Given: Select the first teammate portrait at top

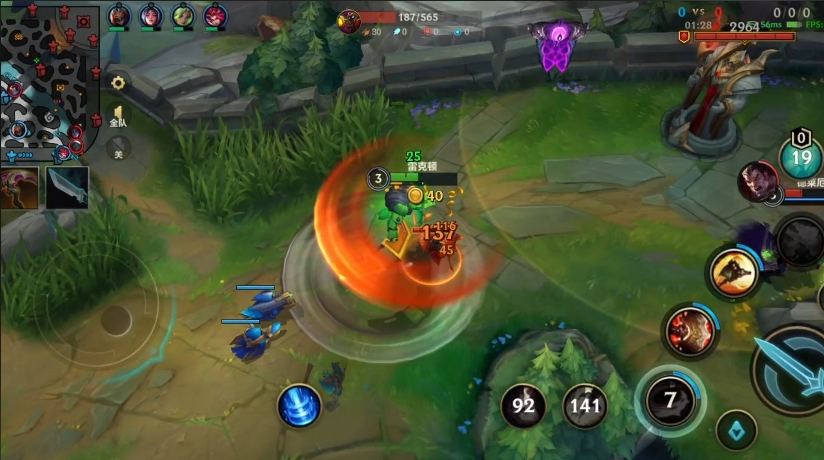Looking at the screenshot, I should pyautogui.click(x=119, y=15).
